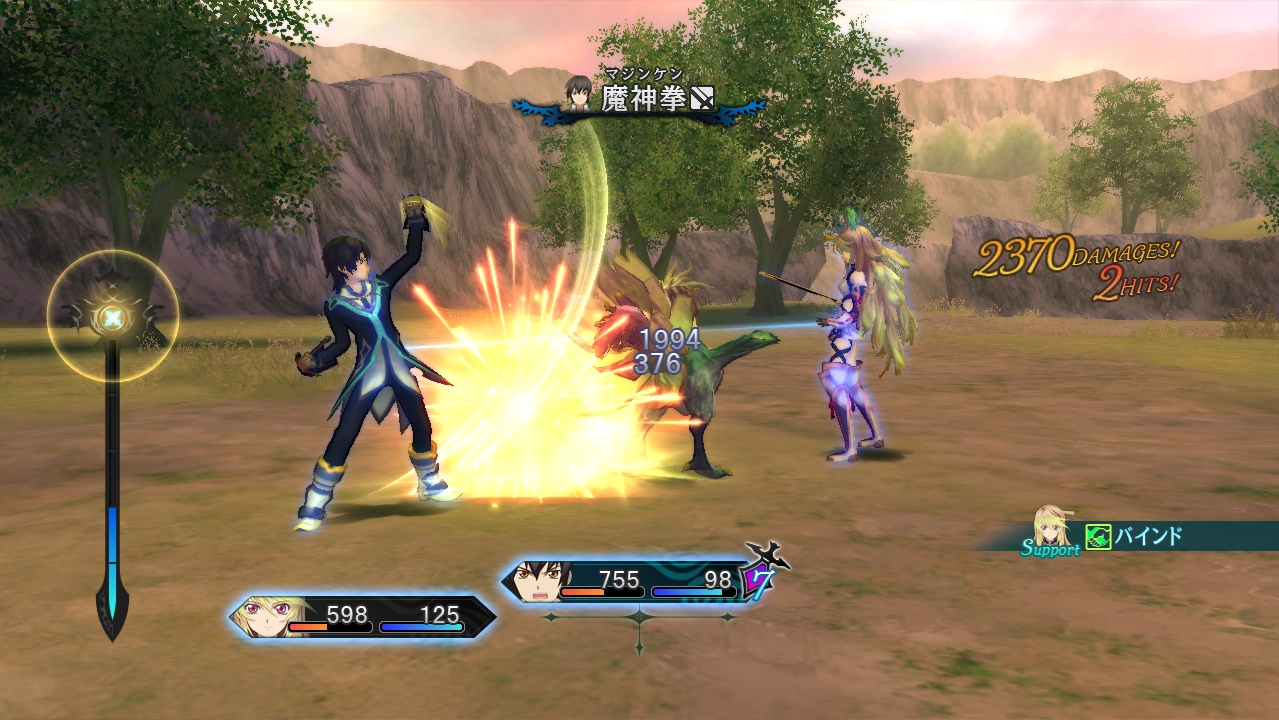Click the glowing link gauge orb
The height and width of the screenshot is (720, 1279).
pos(113,317)
